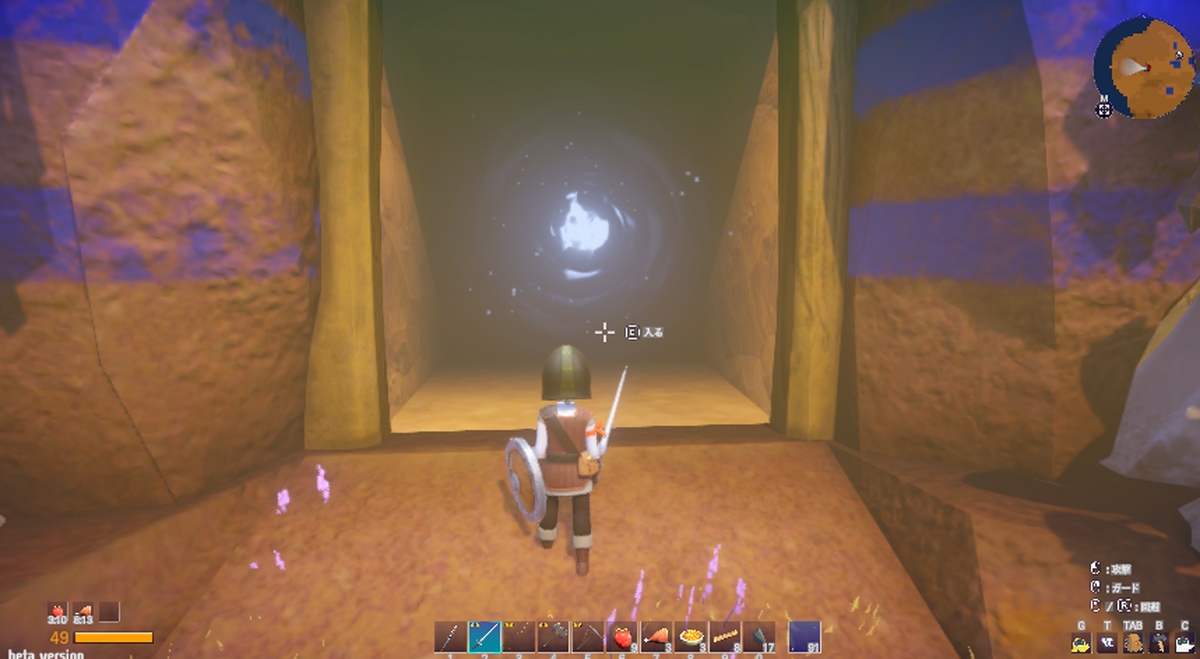Open the circular minimap
The image size is (1200, 659).
pyautogui.click(x=1143, y=66)
